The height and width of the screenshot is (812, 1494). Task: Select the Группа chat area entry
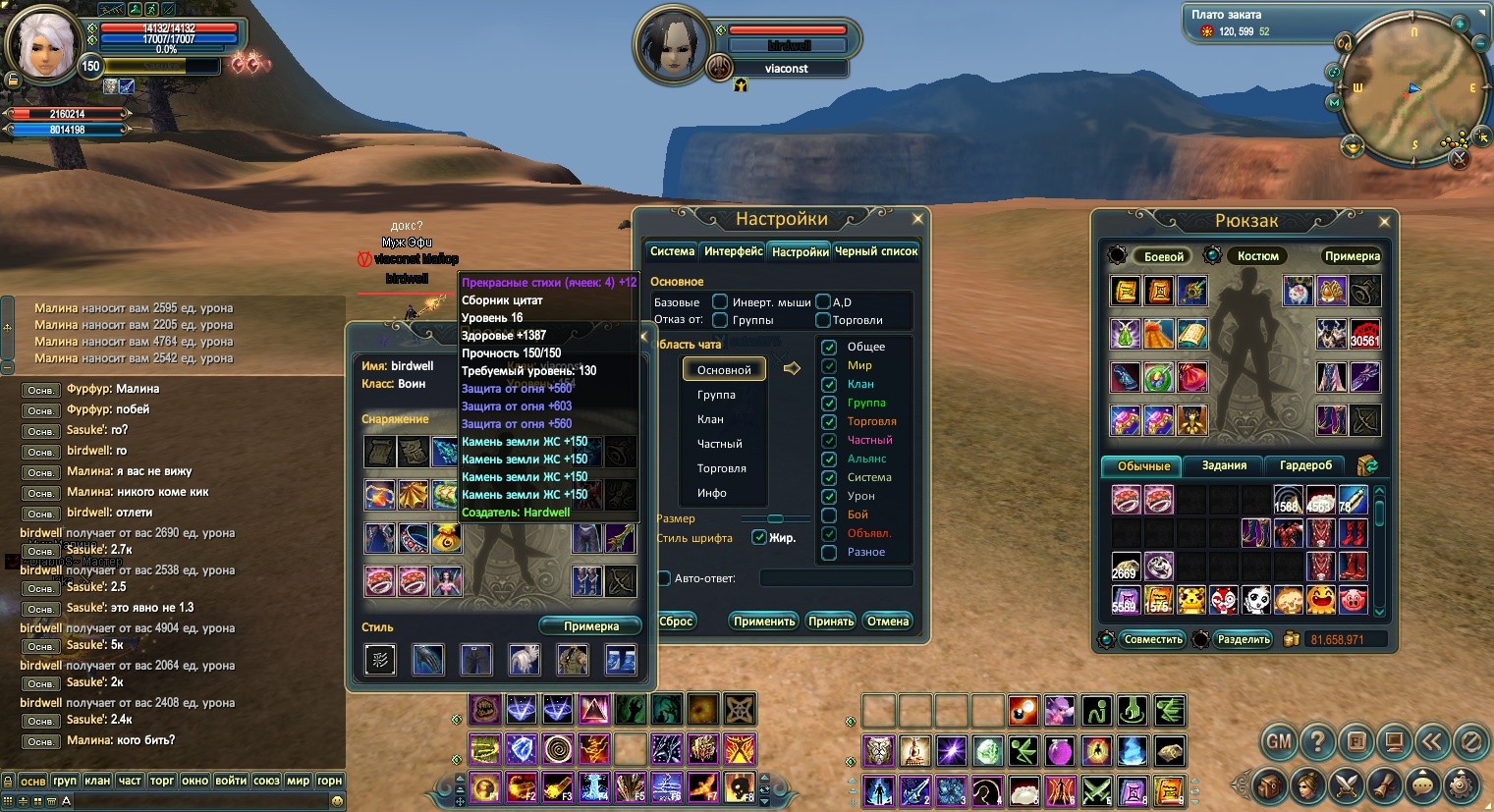click(x=716, y=395)
